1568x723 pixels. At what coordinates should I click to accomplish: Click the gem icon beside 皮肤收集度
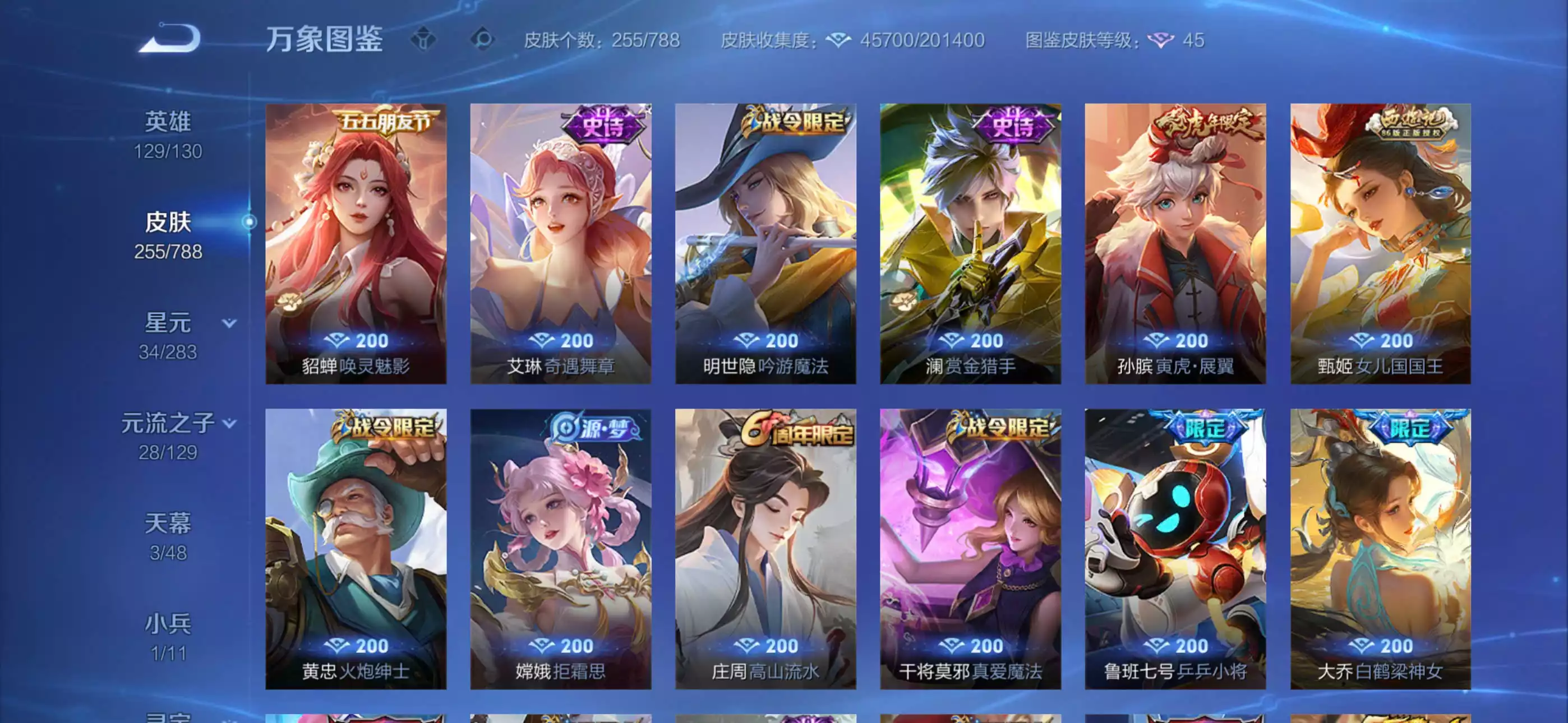pos(839,41)
